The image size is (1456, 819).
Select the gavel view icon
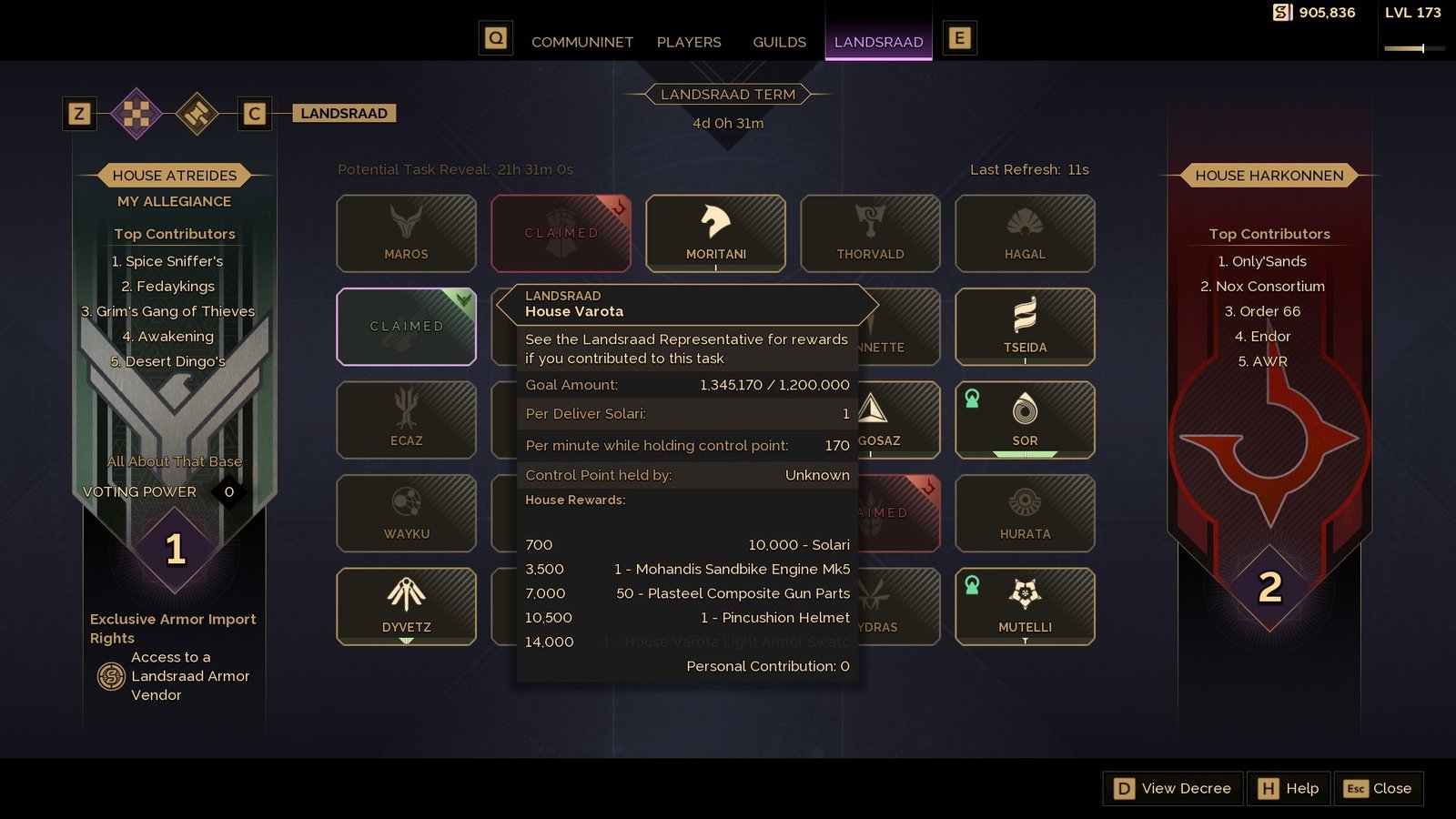(x=197, y=114)
